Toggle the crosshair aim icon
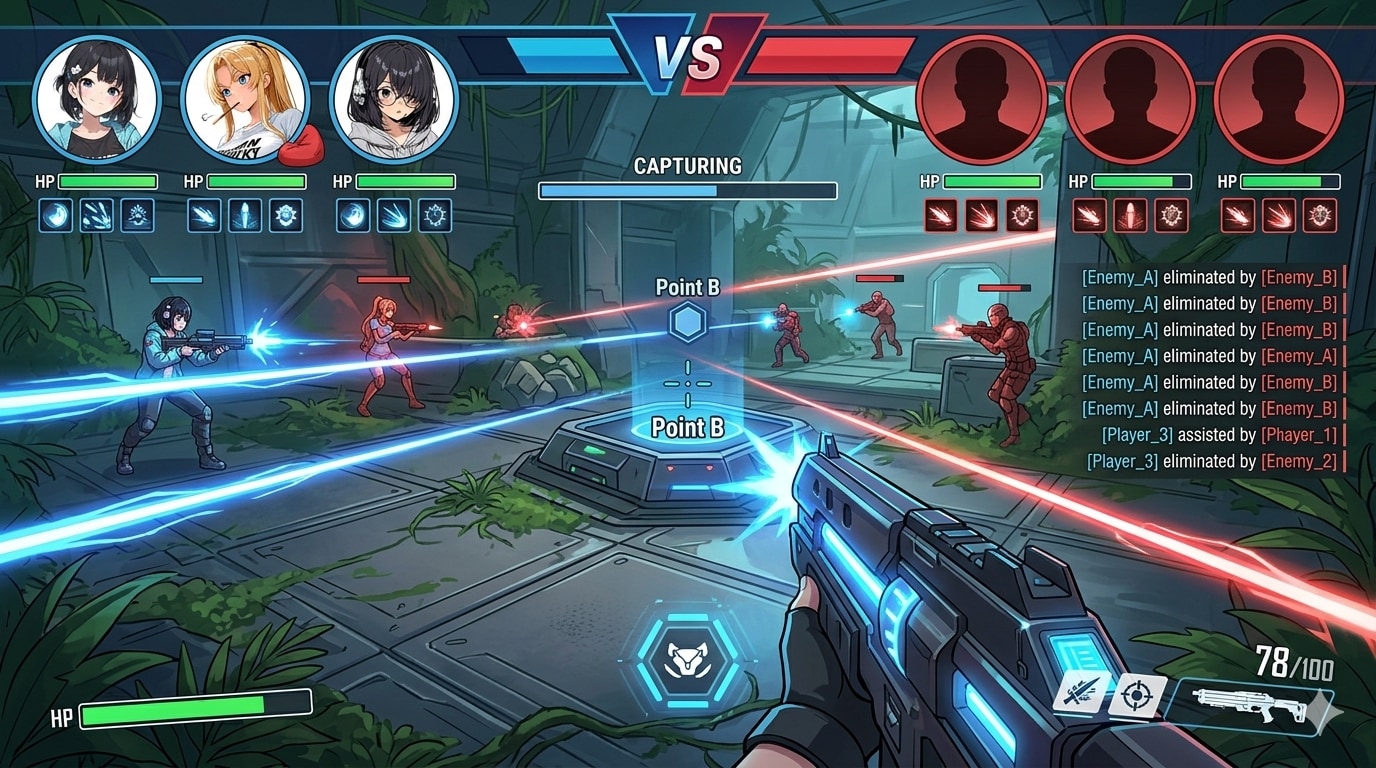The image size is (1376, 768). coord(1137,695)
